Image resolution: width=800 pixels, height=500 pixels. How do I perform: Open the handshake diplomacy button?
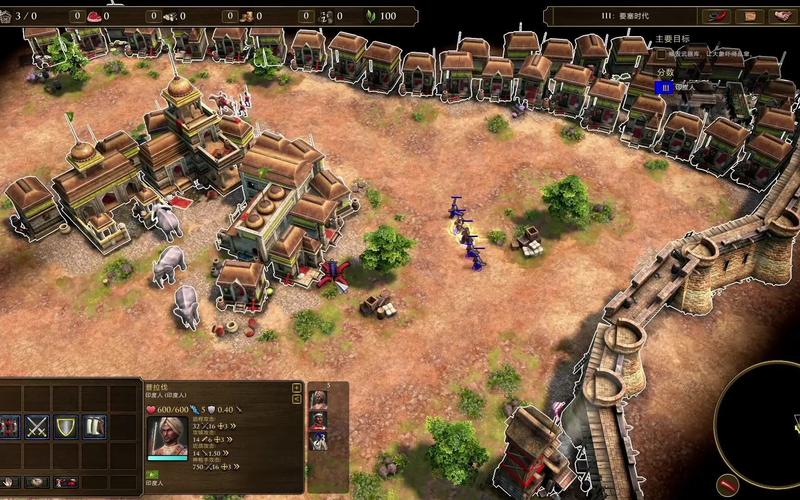780,16
